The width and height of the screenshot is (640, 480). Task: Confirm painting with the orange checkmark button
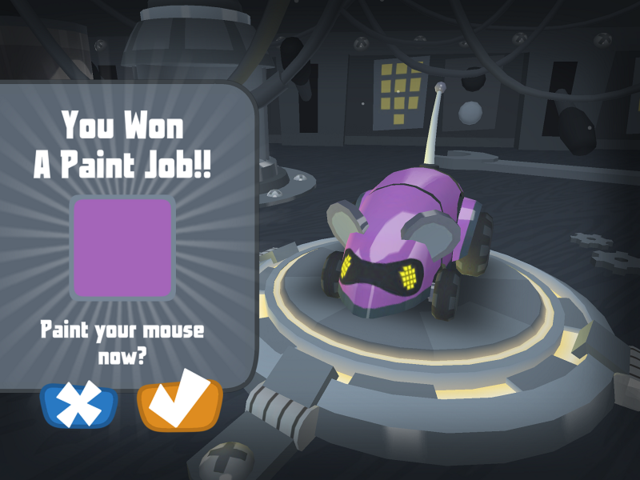pyautogui.click(x=180, y=406)
